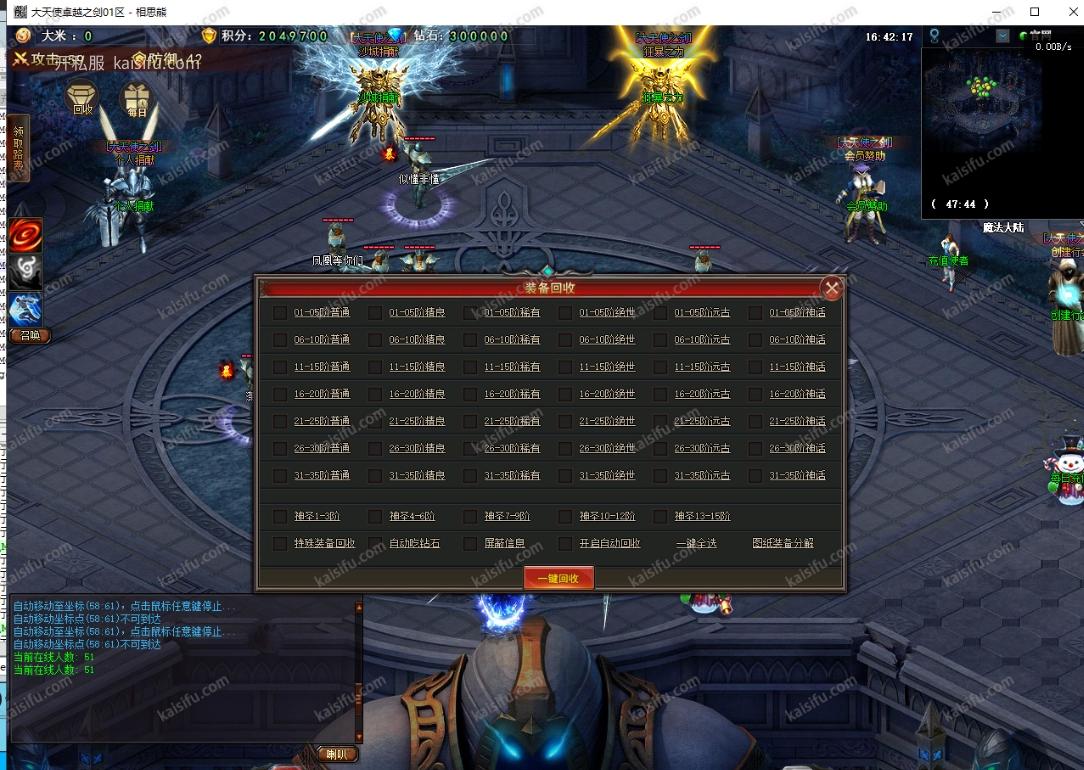Open the 每日 daily gift icon
The image size is (1084, 770).
coord(137,99)
